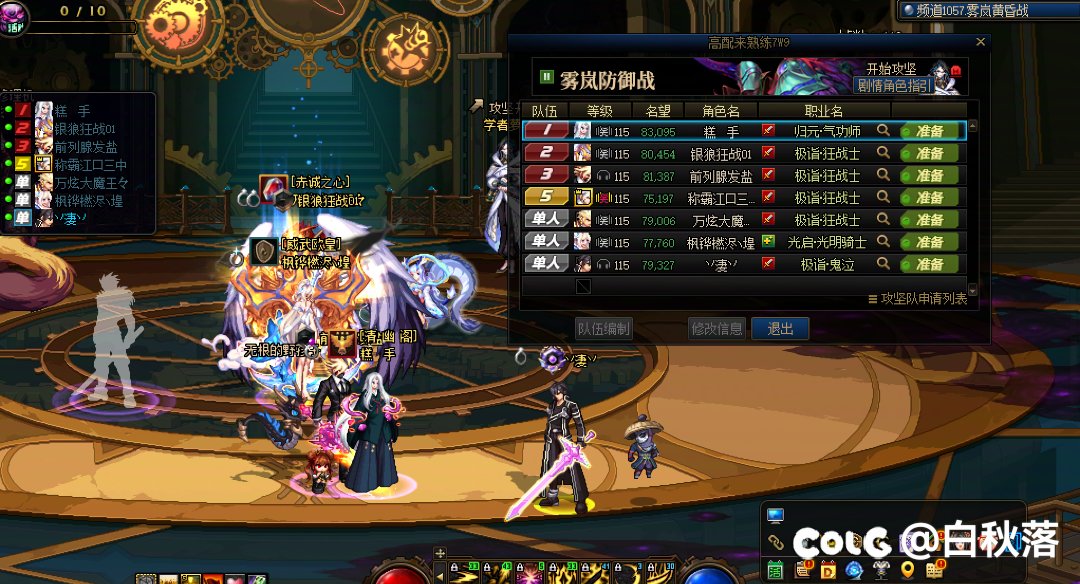The image size is (1080, 584).
Task: Open the 修改信息 edit info button
Action: pos(716,329)
